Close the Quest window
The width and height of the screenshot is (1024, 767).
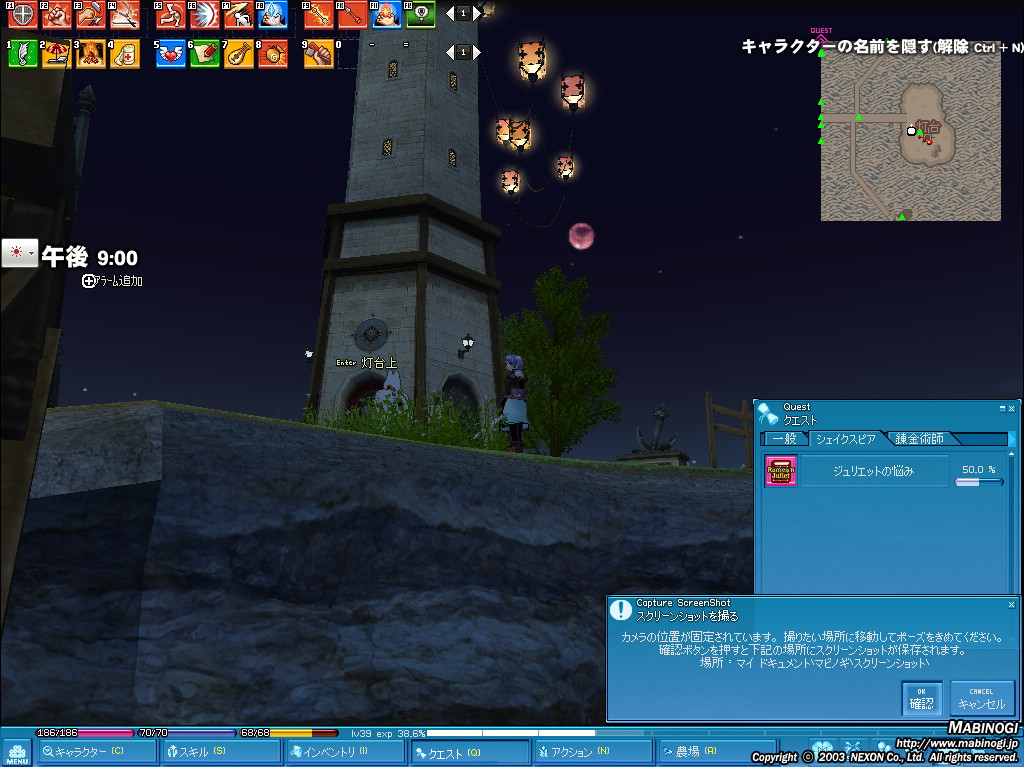pos(1012,408)
